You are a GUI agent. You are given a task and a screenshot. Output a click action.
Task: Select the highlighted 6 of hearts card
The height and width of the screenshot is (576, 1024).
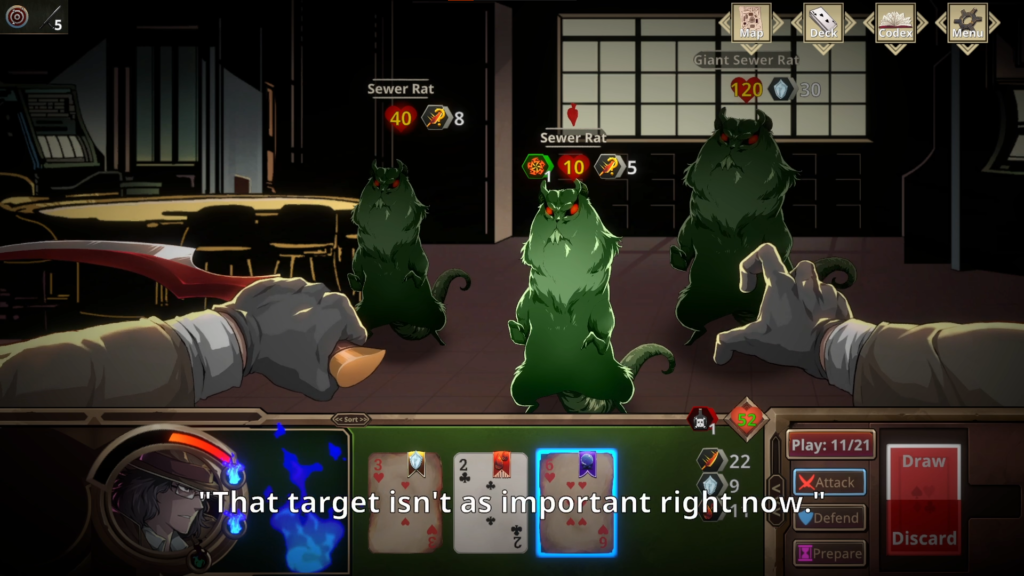point(576,502)
